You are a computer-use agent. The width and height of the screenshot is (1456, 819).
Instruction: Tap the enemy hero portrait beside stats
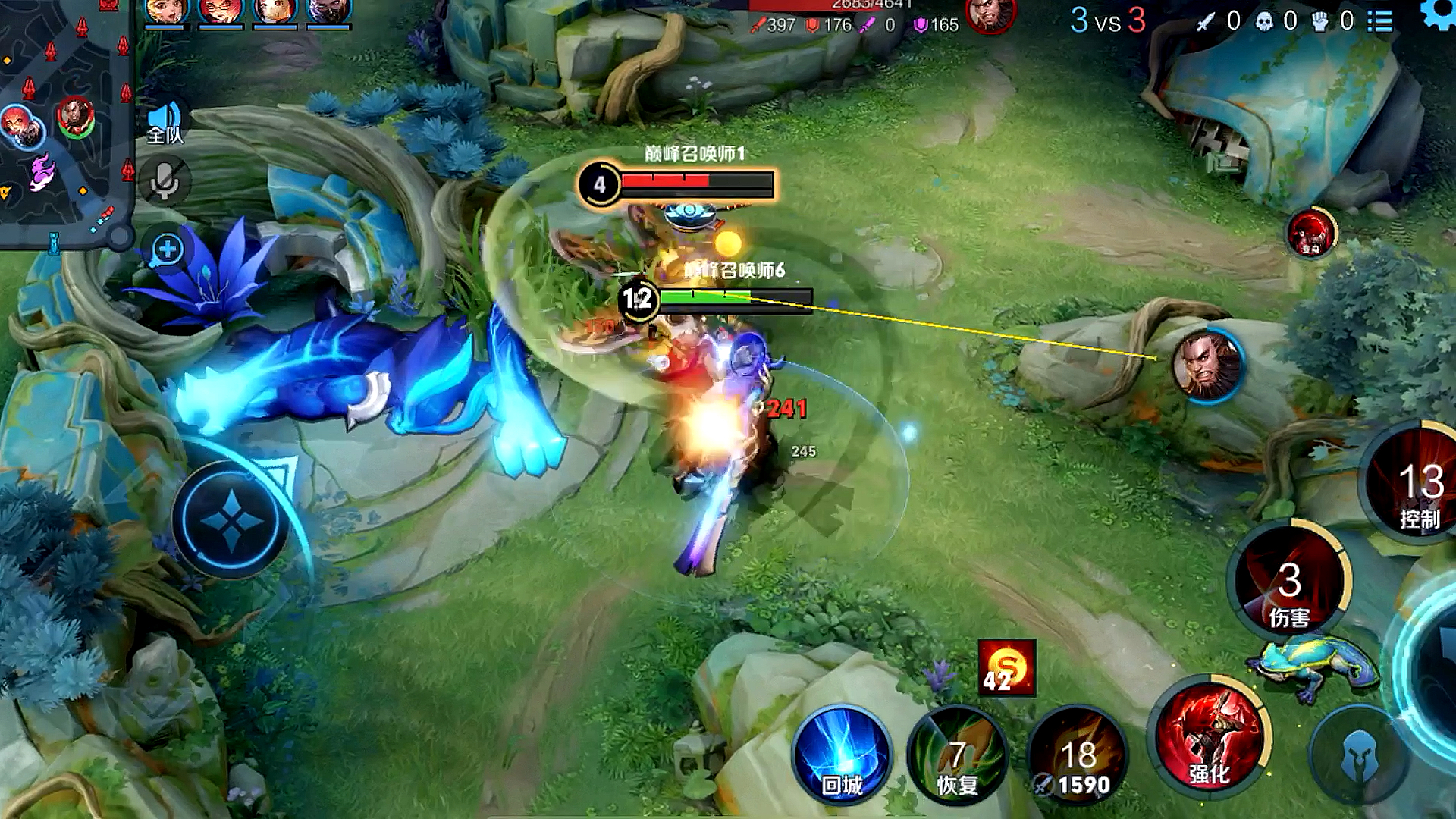pos(990,15)
